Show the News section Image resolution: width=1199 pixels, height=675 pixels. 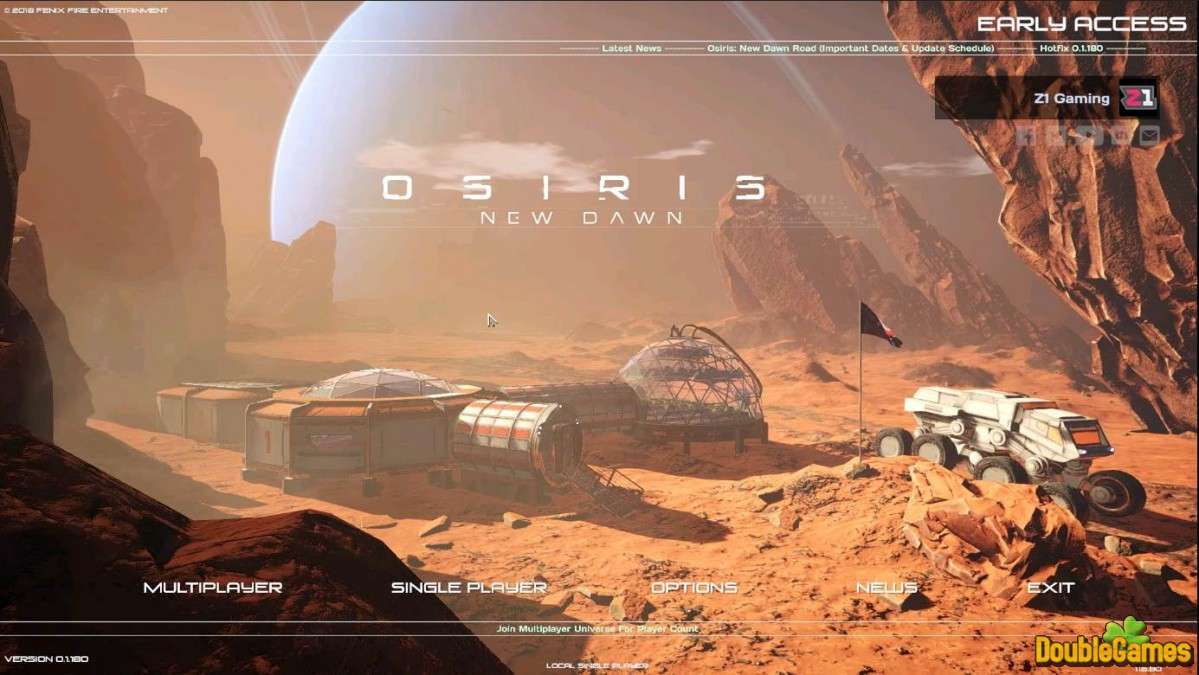[886, 588]
